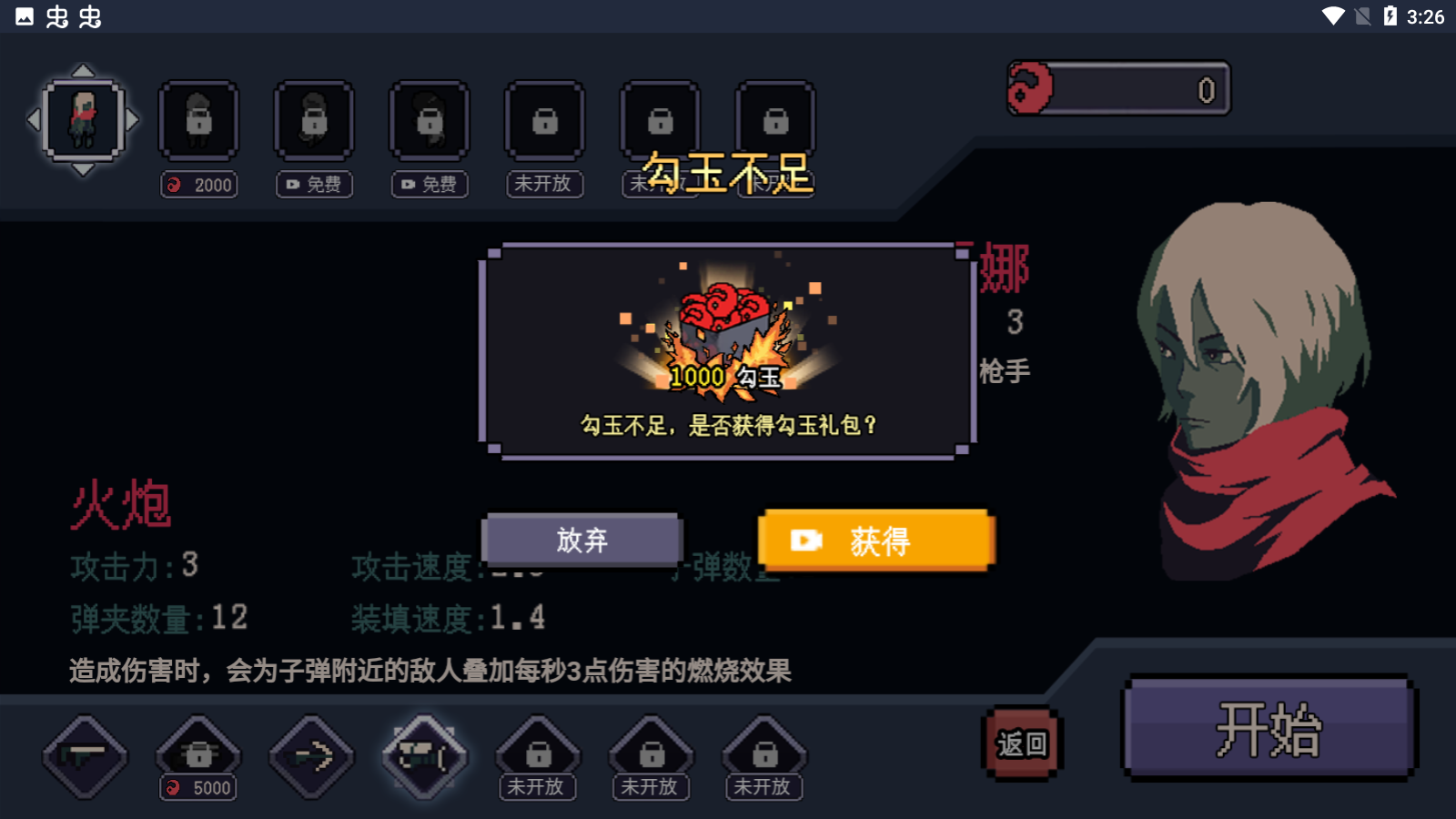Click the magatama currency icon at top right
Viewport: 1456px width, 819px height.
(x=1029, y=87)
